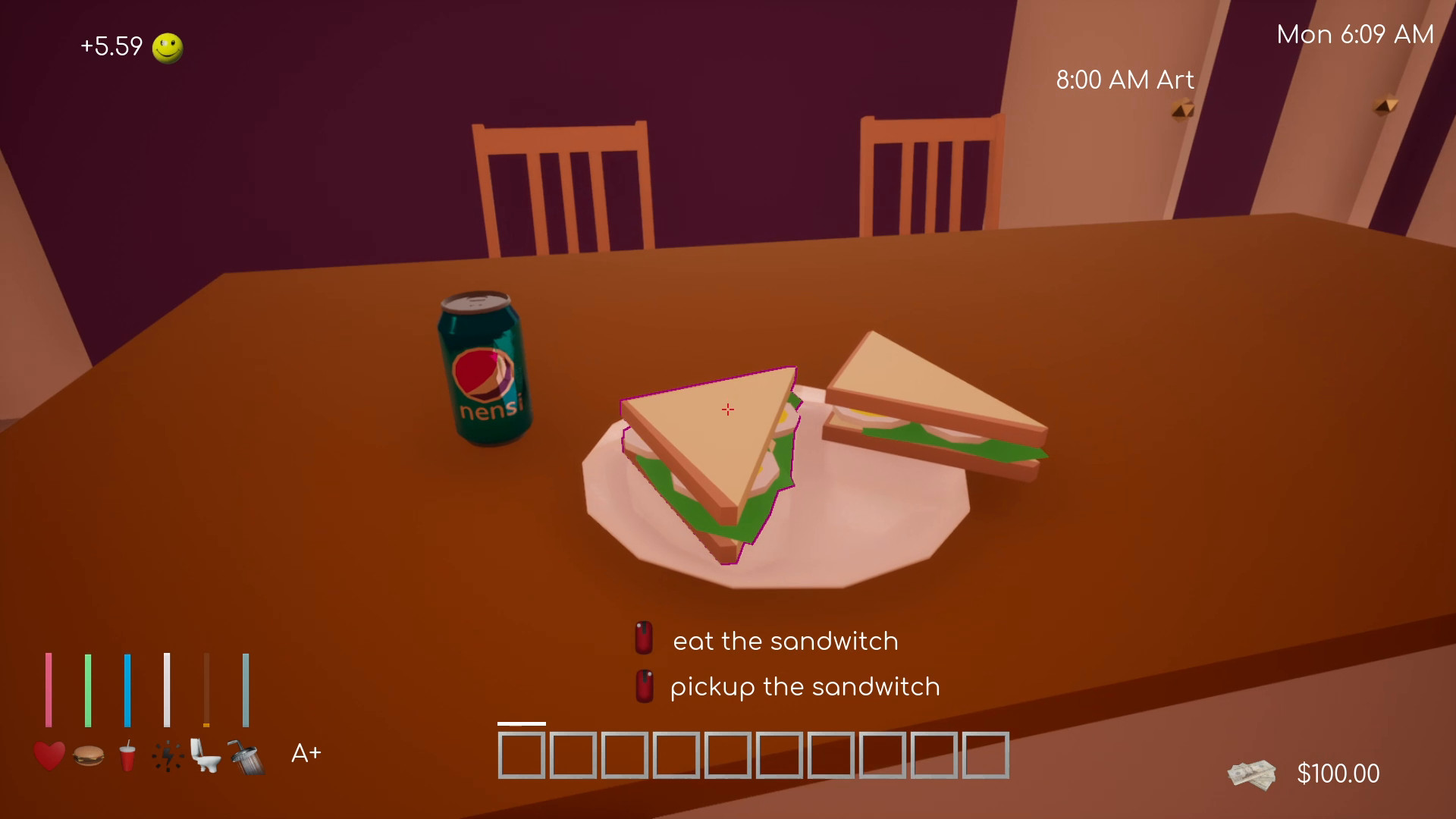Viewport: 1456px width, 819px height.
Task: Select the burger hunger icon
Action: 89,755
